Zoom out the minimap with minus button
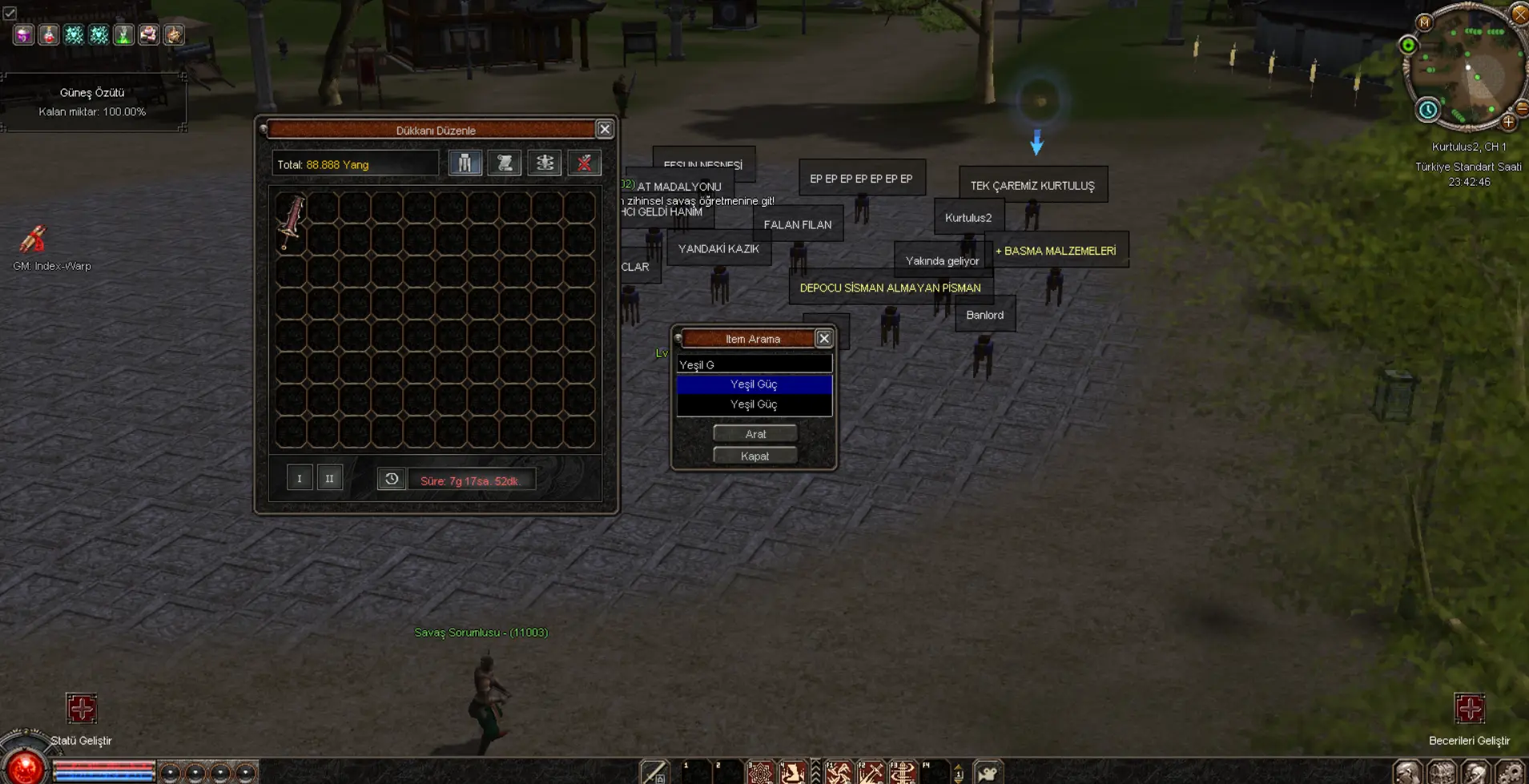 pos(1522,108)
